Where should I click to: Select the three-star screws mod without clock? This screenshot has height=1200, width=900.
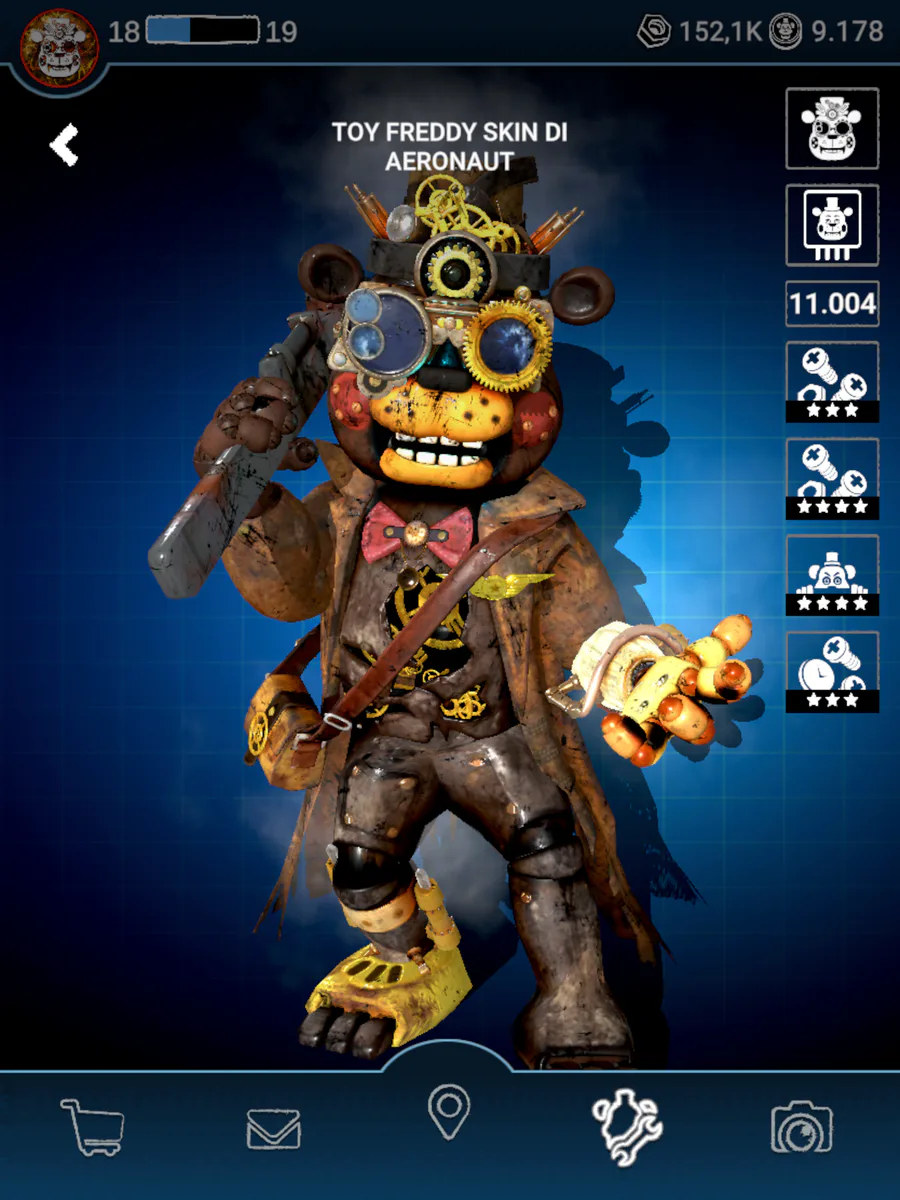coord(832,381)
